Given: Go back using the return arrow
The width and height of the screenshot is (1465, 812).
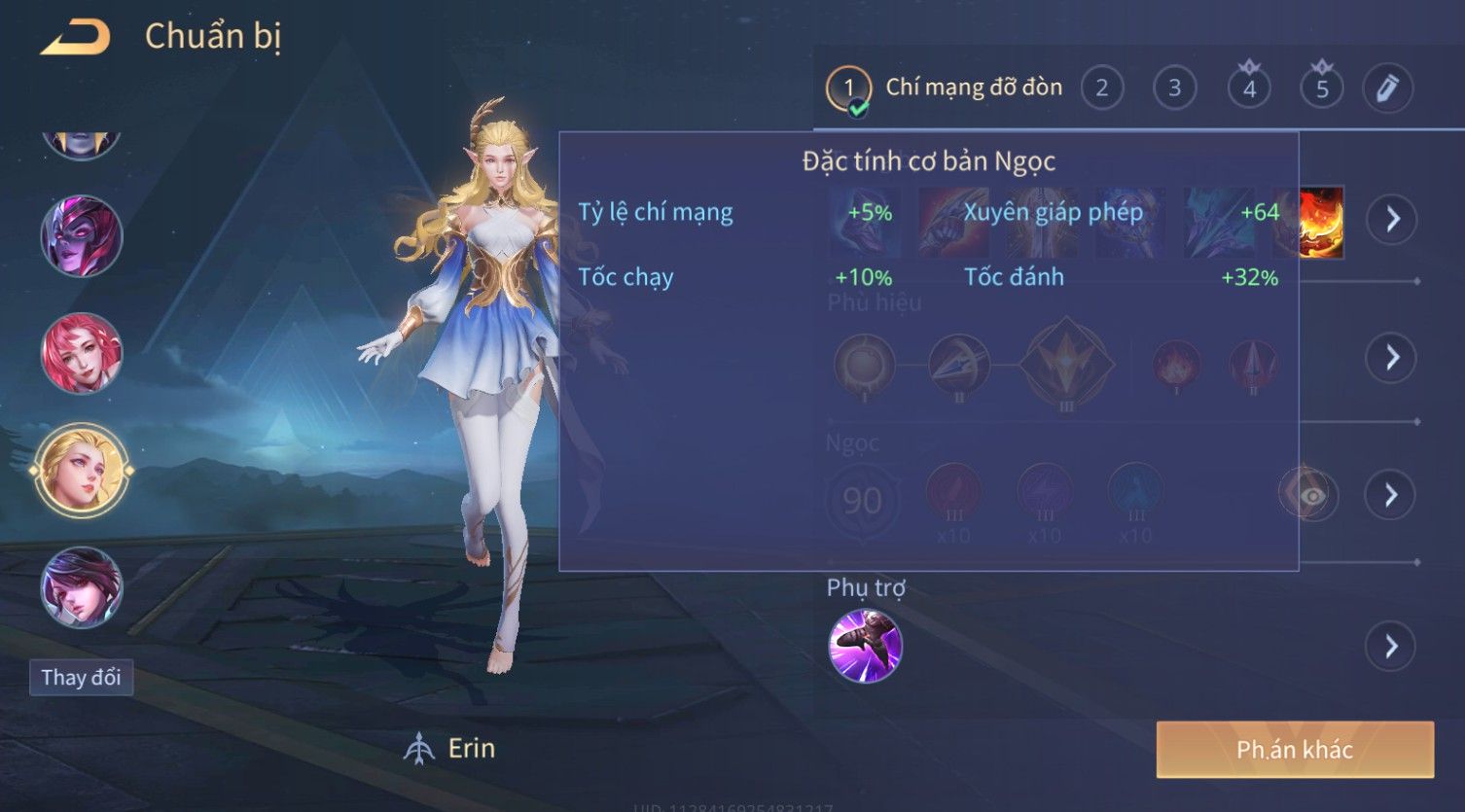Looking at the screenshot, I should 75,37.
